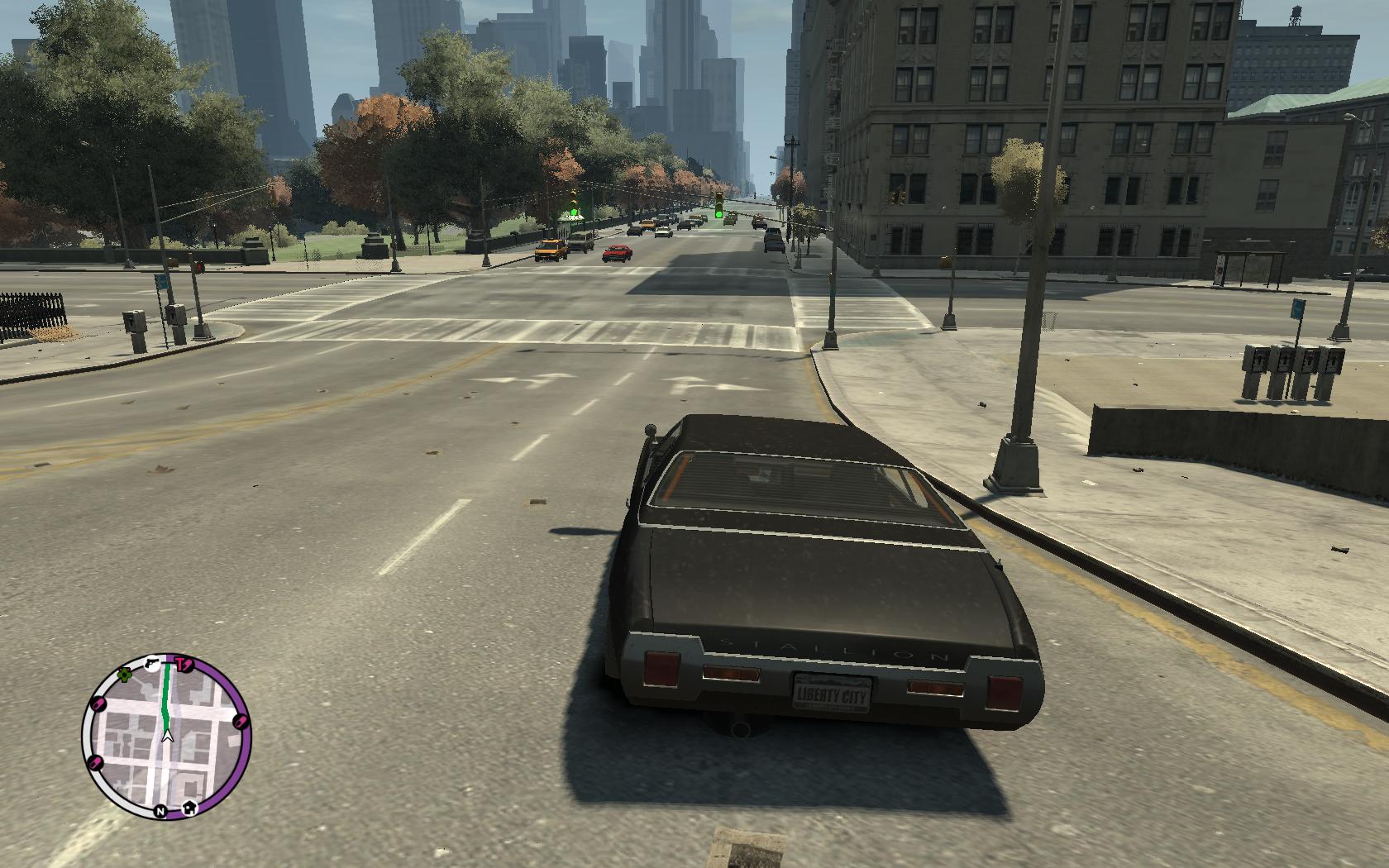Click the north N compass marker
The height and width of the screenshot is (868, 1389).
click(160, 811)
